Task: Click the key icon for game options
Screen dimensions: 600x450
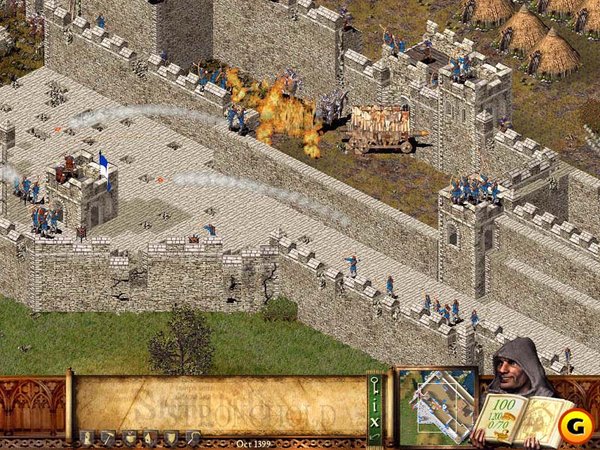Action: click(x=375, y=384)
